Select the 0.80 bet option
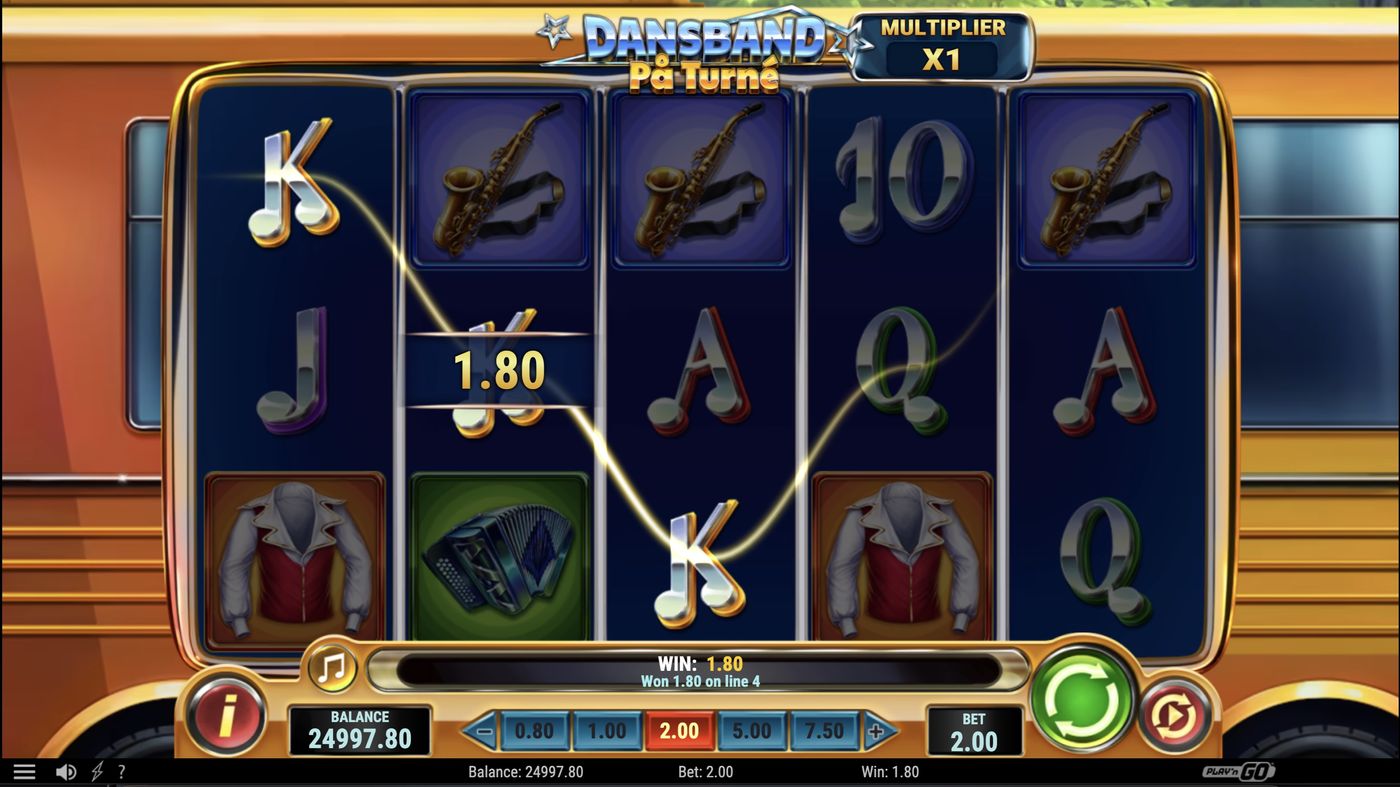 click(x=535, y=731)
